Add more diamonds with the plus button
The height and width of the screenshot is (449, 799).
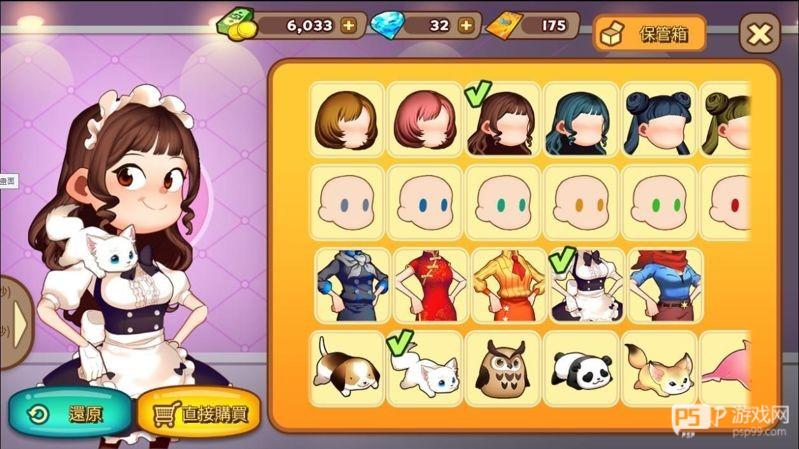point(466,26)
